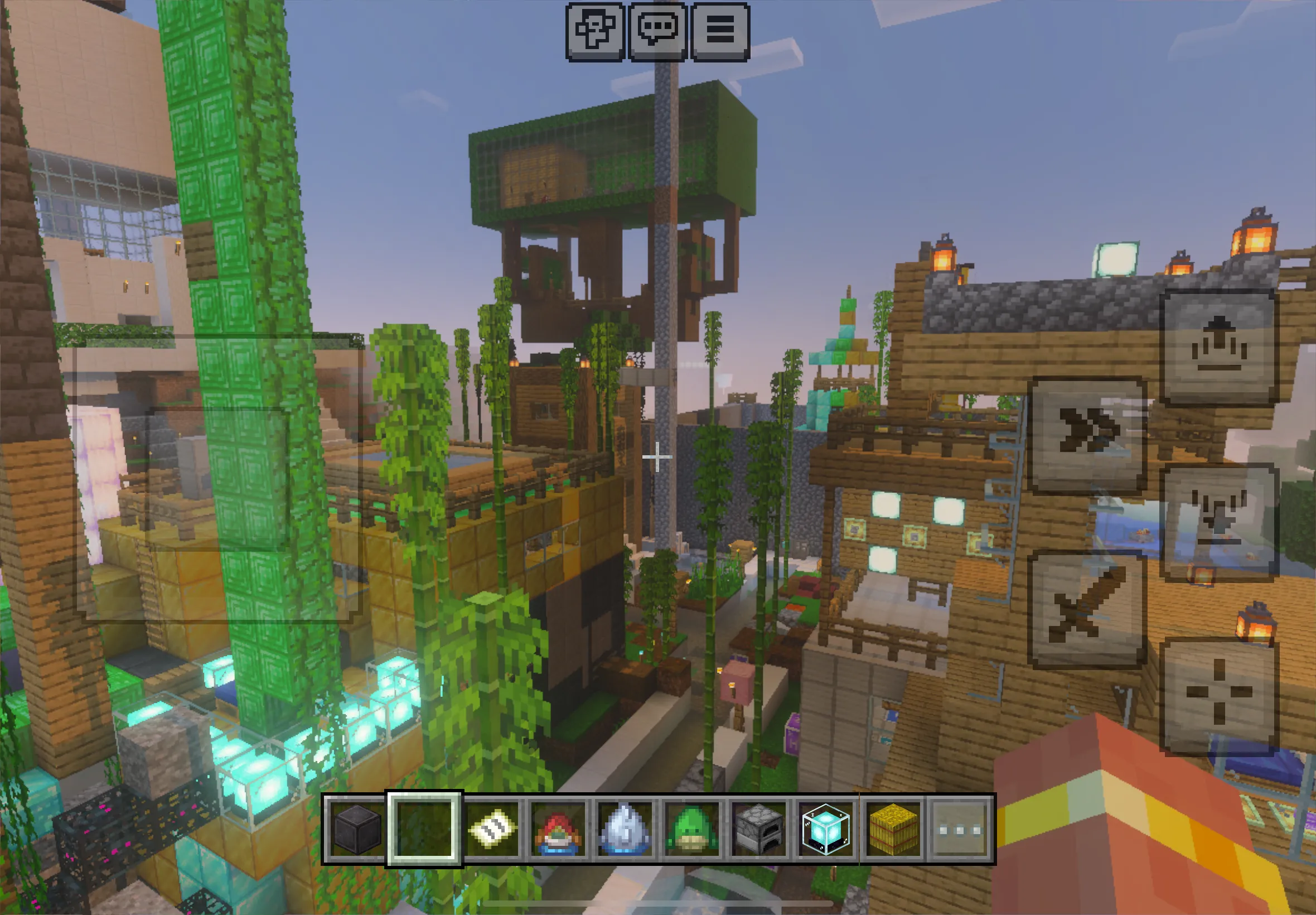Open the pause menu with three bars

point(720,31)
